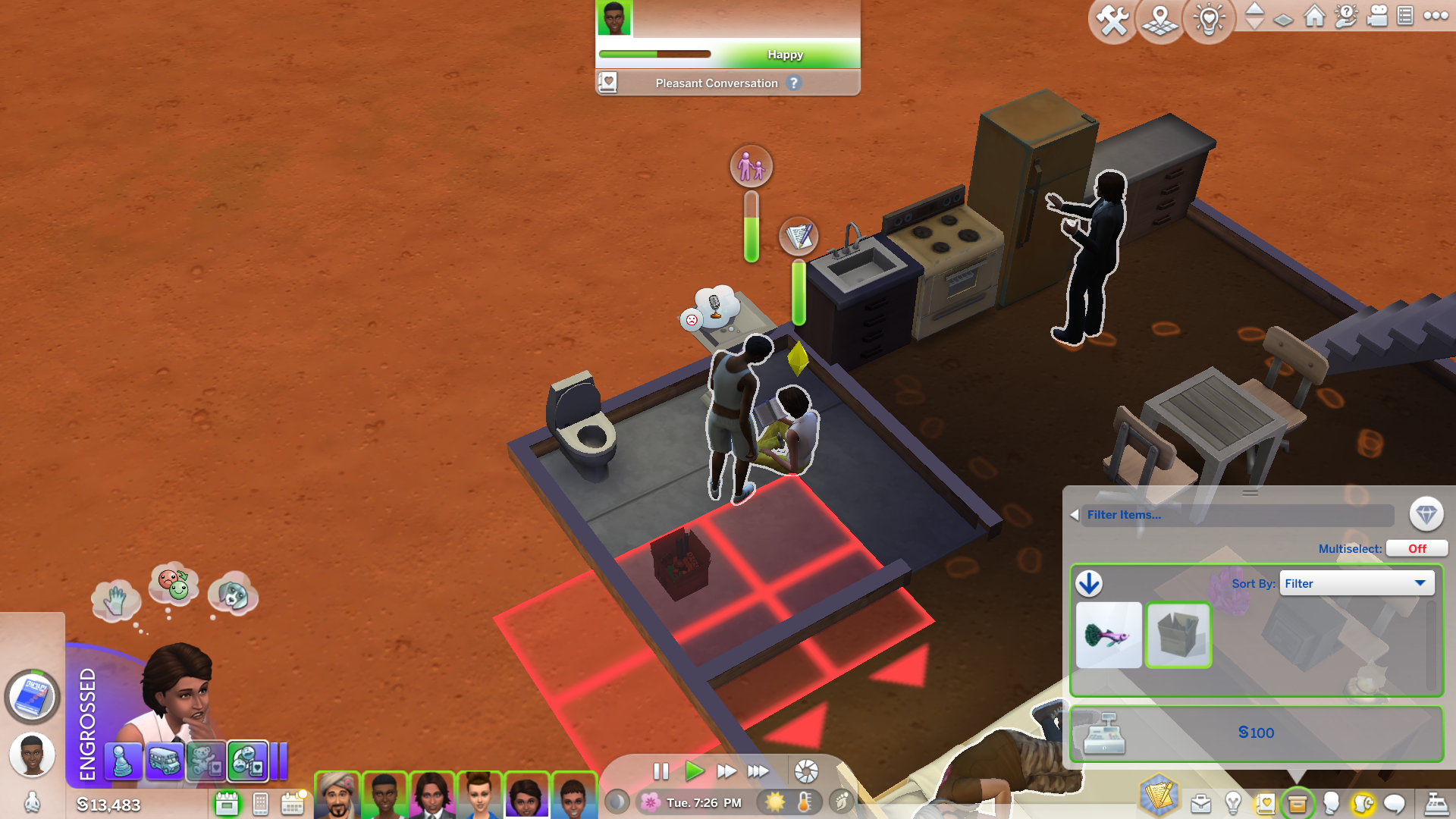Select the fish item in inventory
This screenshot has height=819, width=1456.
[1108, 635]
